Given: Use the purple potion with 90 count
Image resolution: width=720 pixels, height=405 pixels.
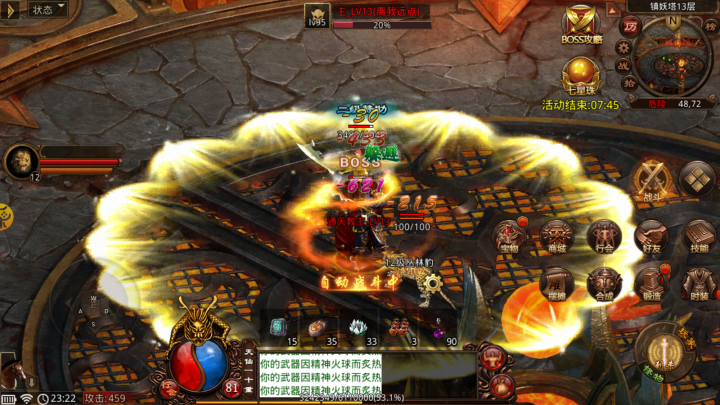Looking at the screenshot, I should click(439, 328).
